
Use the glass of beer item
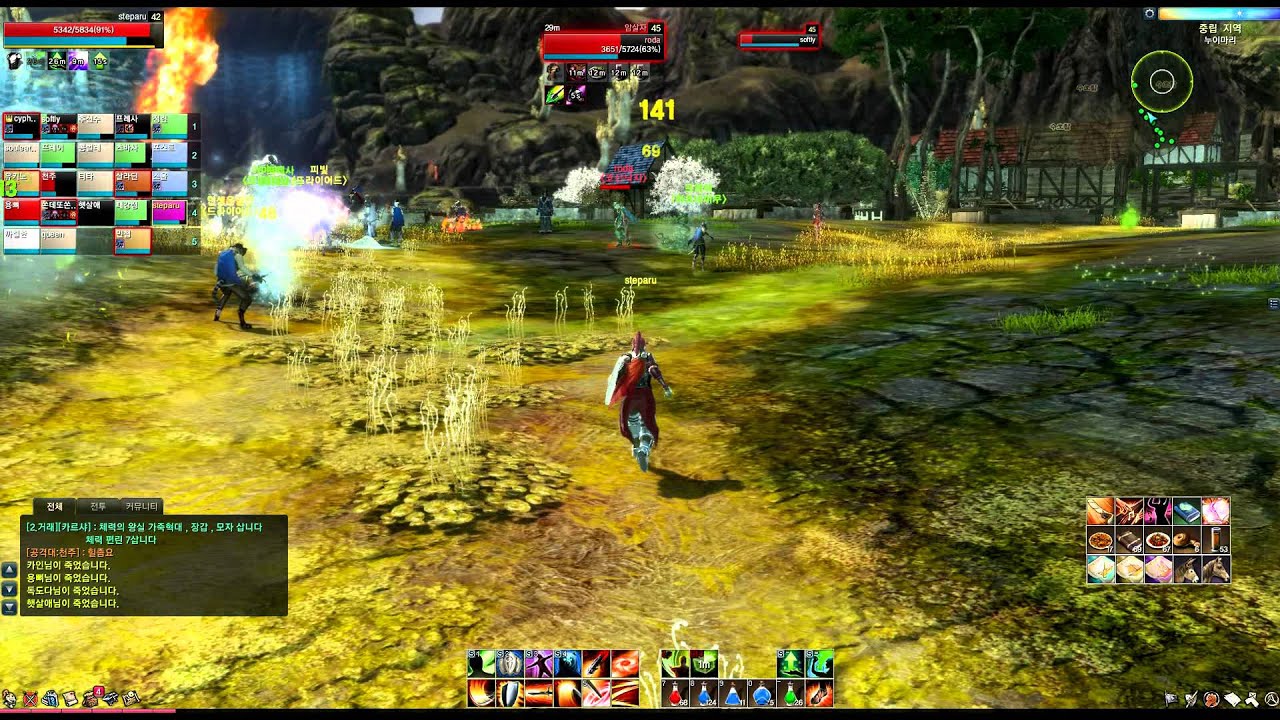point(1216,541)
